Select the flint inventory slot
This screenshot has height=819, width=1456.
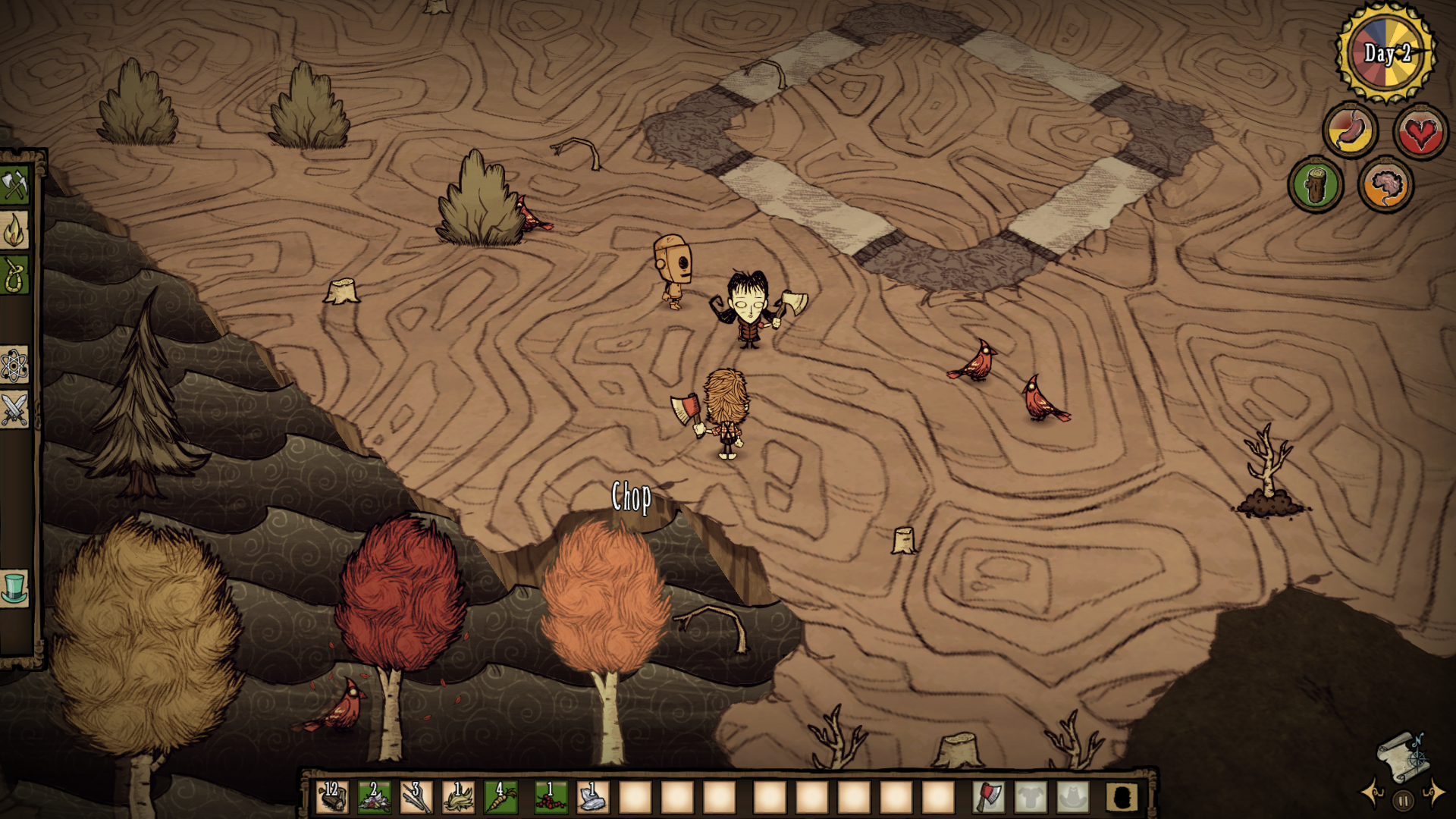pyautogui.click(x=593, y=797)
